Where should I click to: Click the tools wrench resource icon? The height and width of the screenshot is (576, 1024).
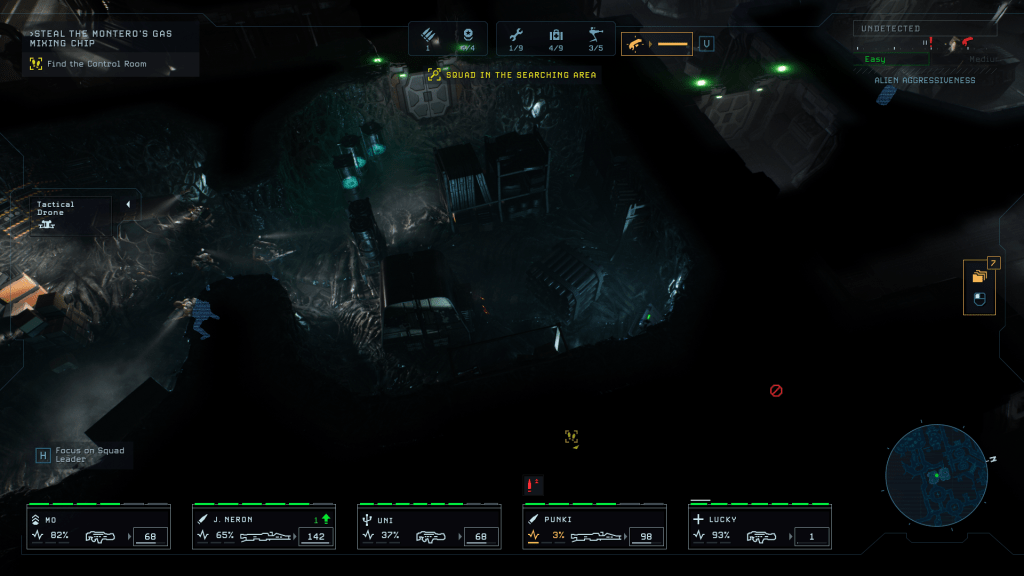[516, 37]
